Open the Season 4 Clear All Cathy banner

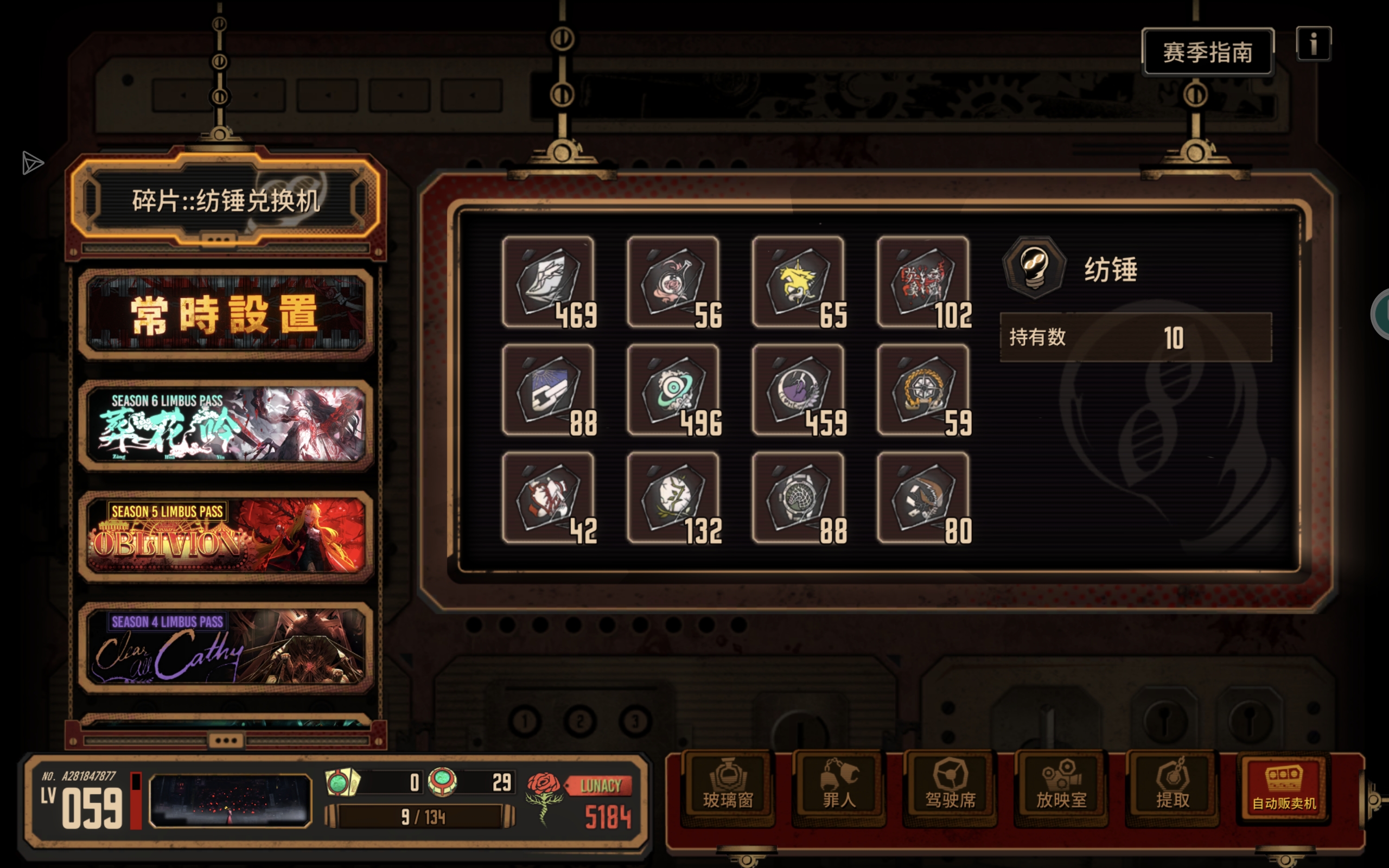point(226,647)
